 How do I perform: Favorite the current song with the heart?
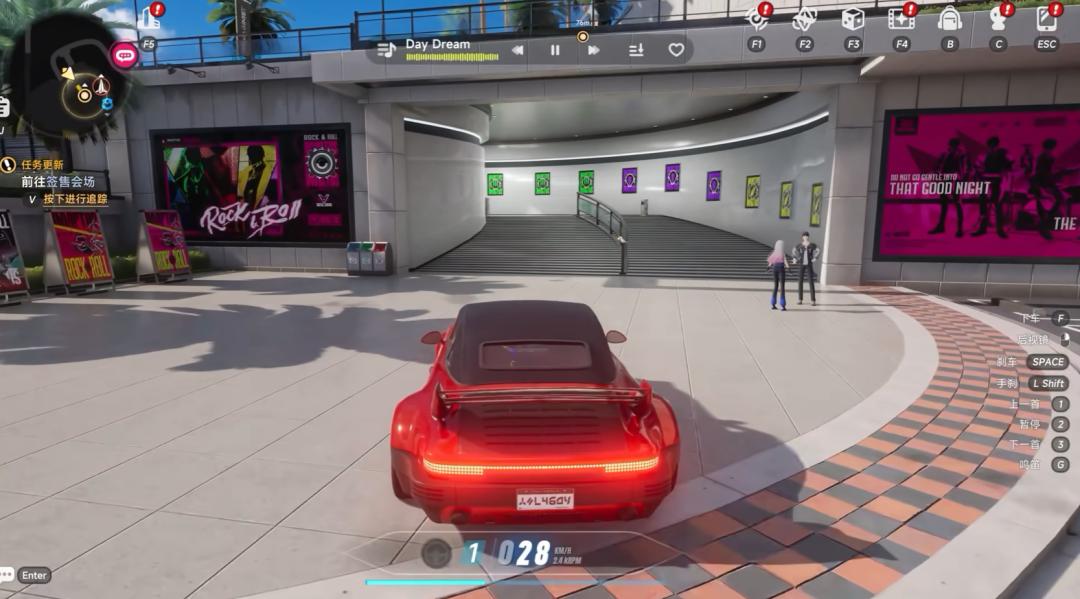676,50
